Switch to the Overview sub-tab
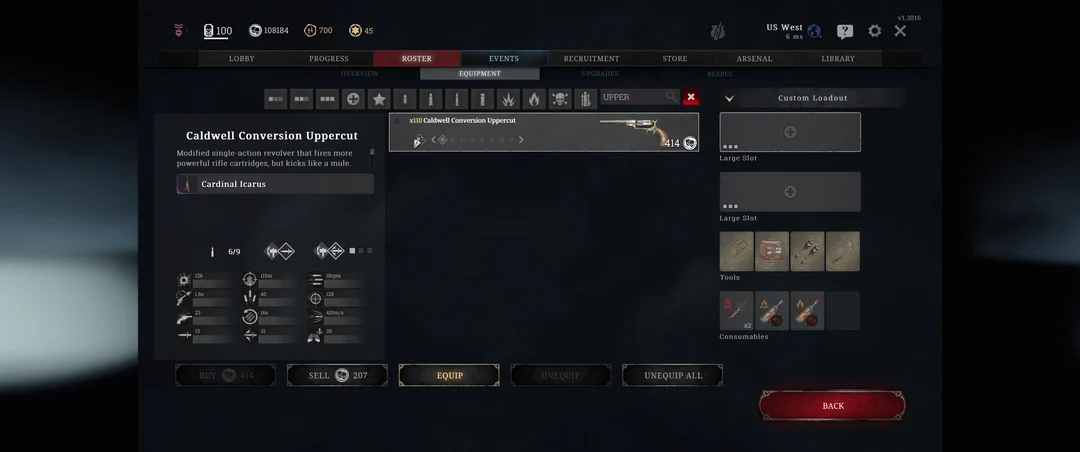This screenshot has height=452, width=1080. click(360, 74)
